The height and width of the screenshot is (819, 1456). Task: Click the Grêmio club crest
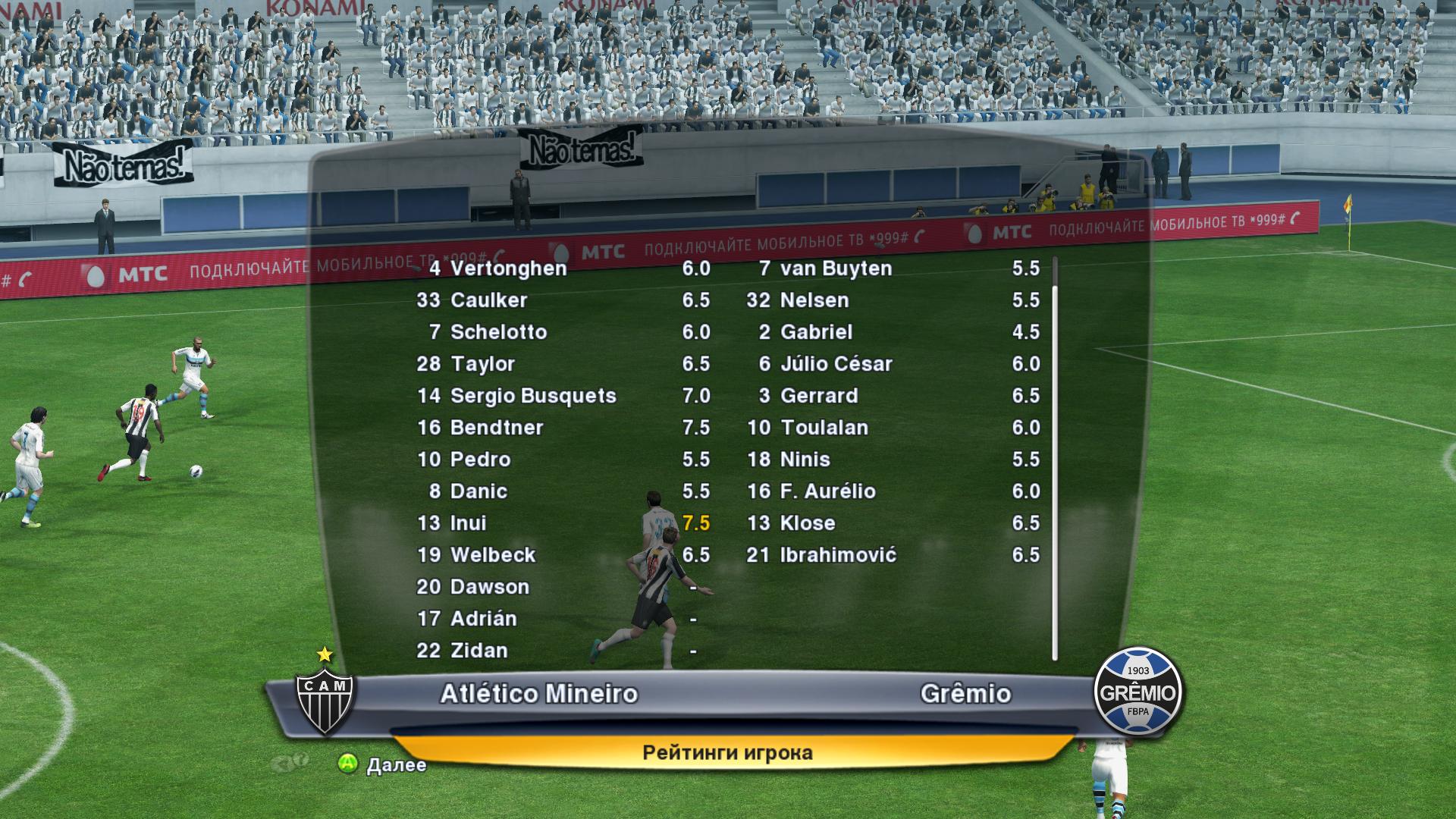(1137, 692)
